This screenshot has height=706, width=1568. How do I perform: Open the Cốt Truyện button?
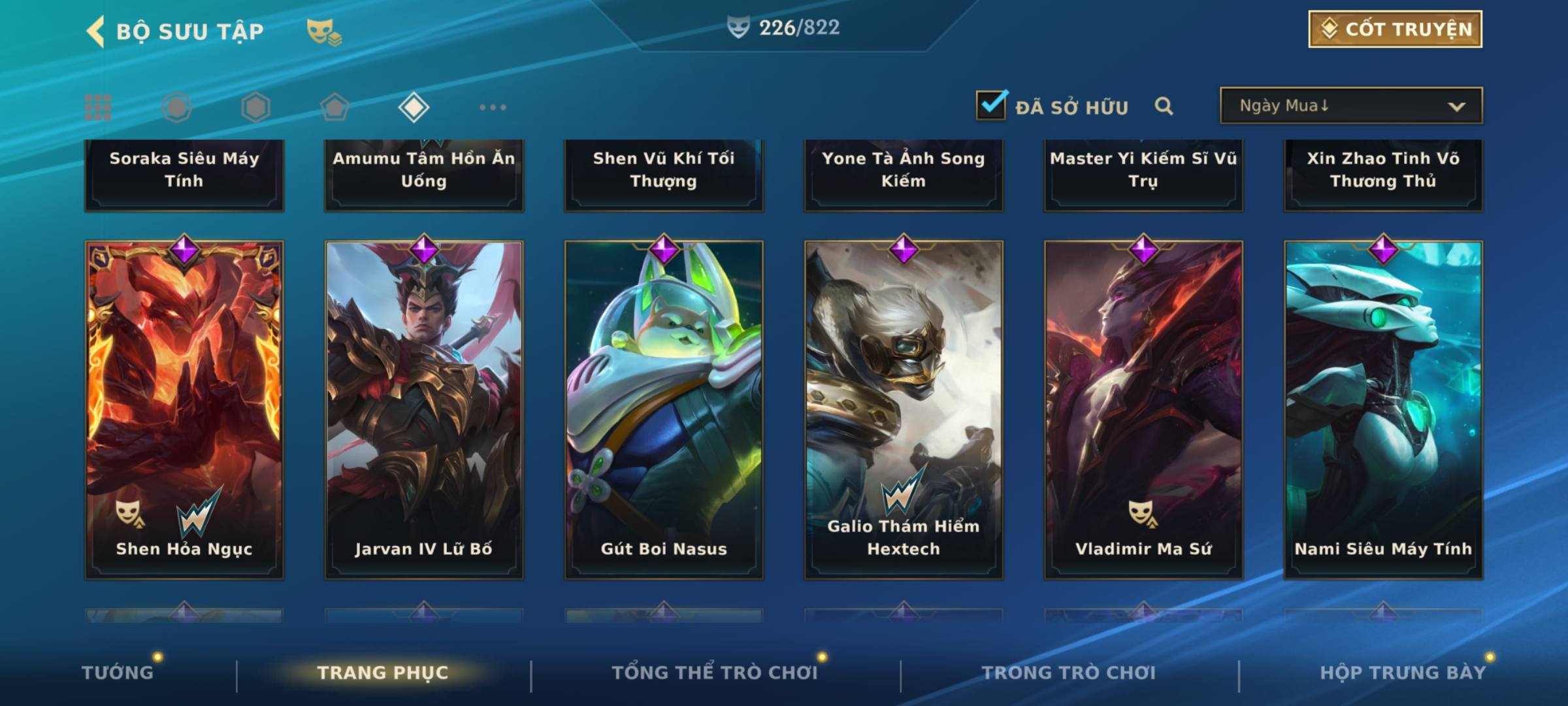coord(1395,29)
